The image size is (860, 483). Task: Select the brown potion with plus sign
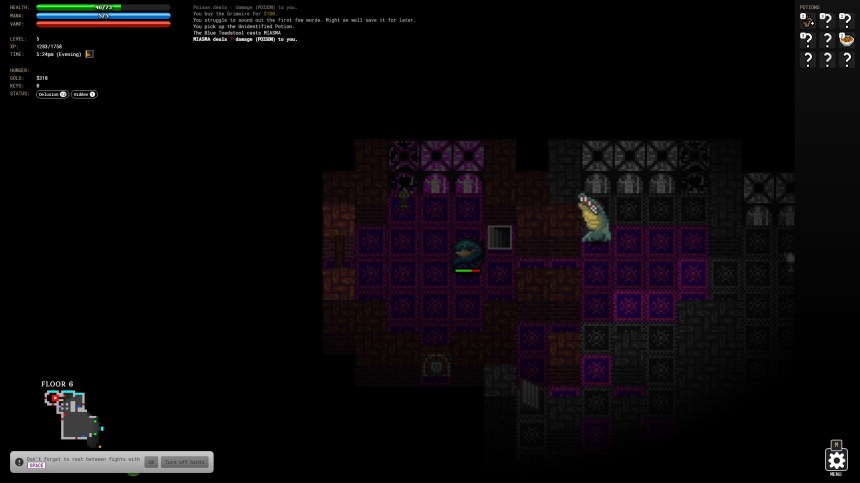click(x=807, y=20)
